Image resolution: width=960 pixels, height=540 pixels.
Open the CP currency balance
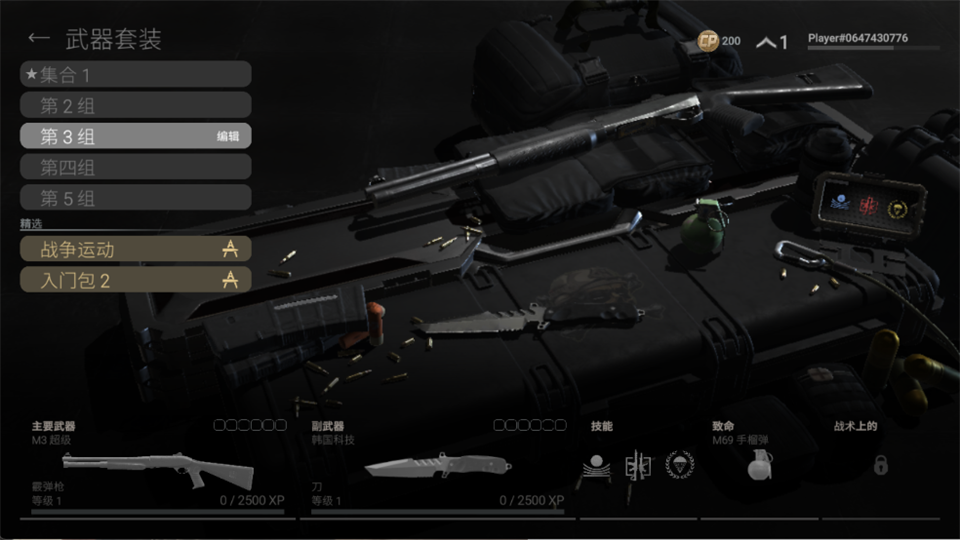coord(719,41)
